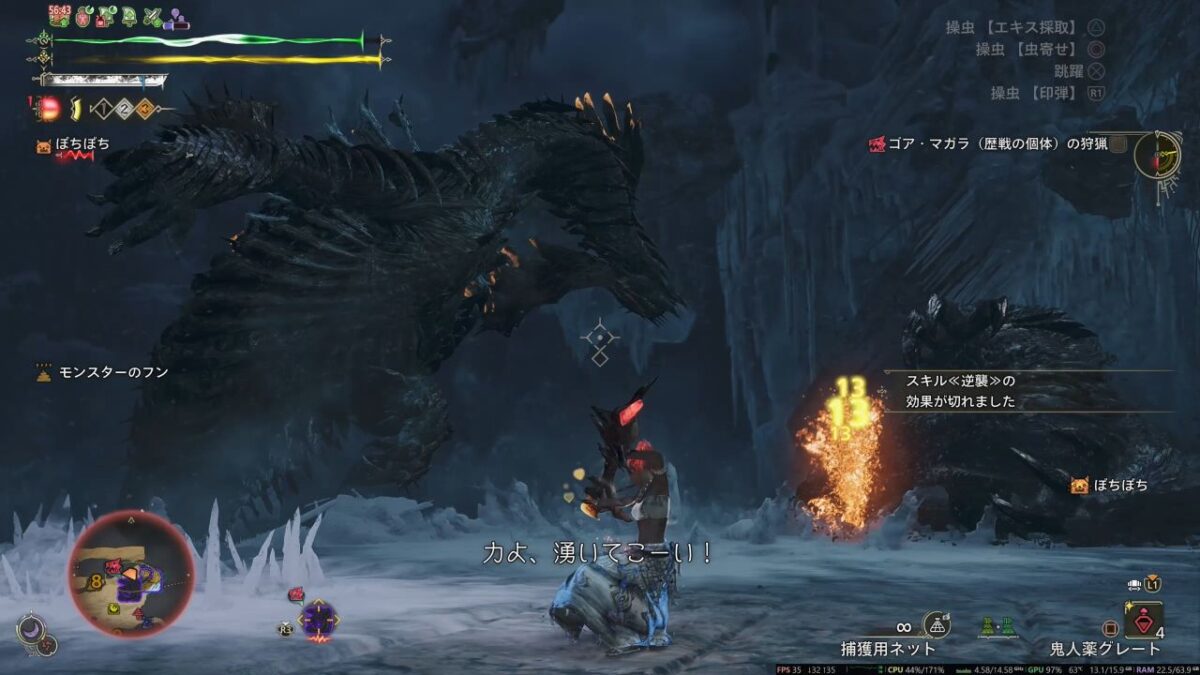
Task: Click the crescent moon time-of-day icon
Action: (31, 630)
